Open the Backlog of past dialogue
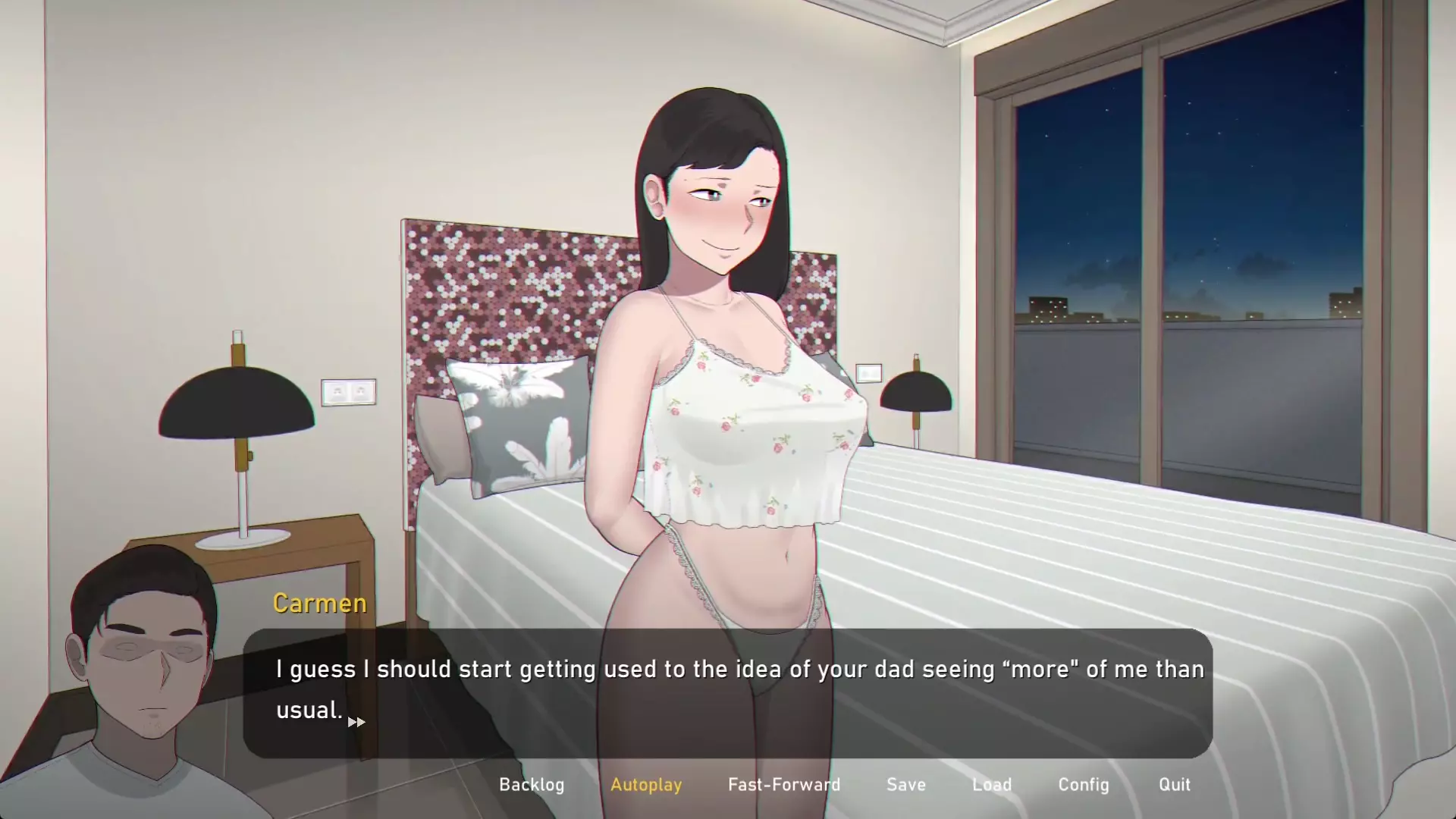The image size is (1456, 819). coord(532,785)
